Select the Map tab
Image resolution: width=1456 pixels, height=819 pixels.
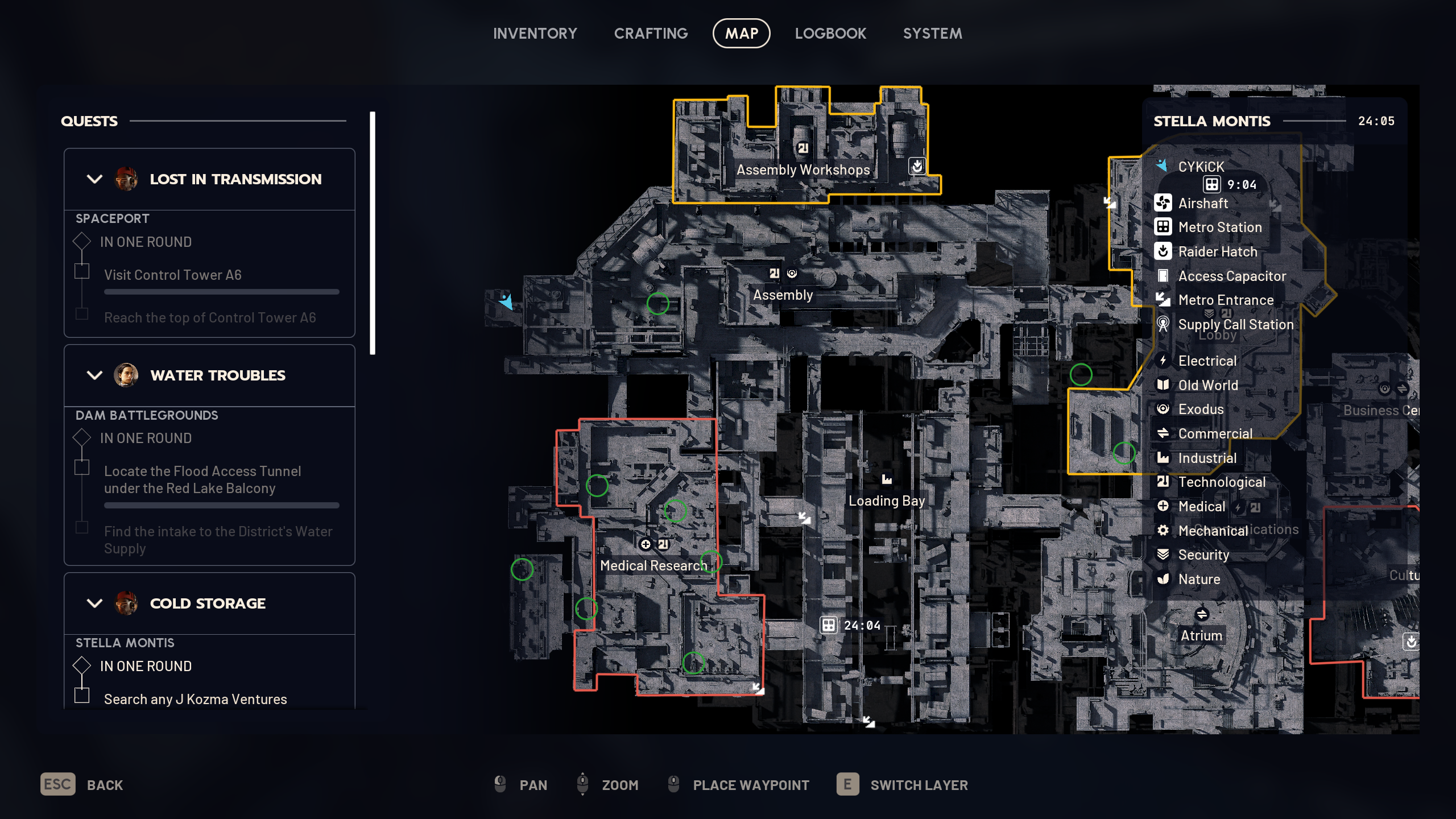[741, 34]
